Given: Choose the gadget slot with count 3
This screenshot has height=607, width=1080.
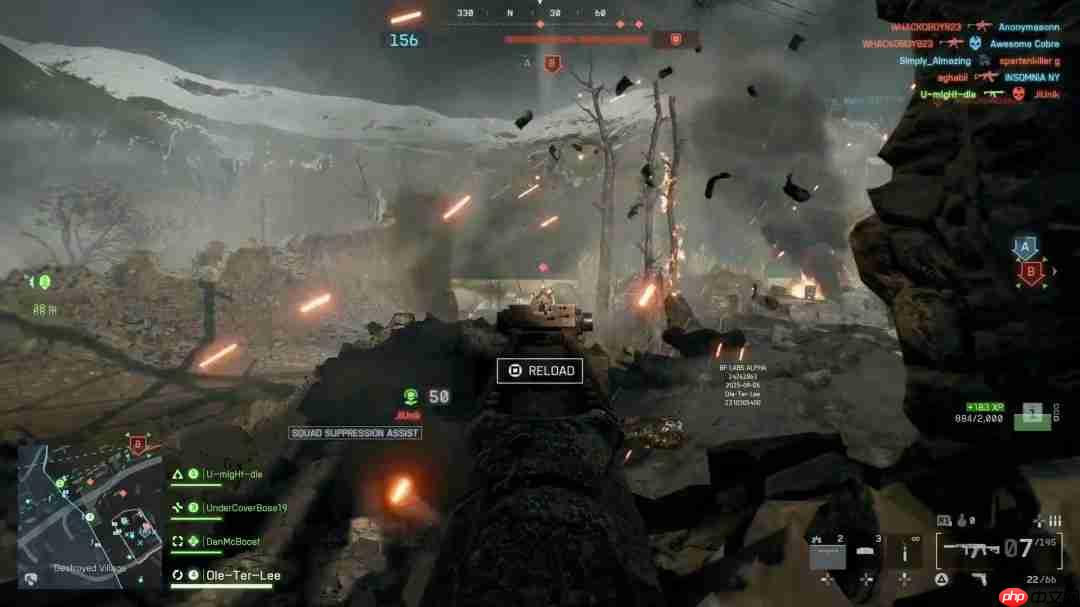Looking at the screenshot, I should pyautogui.click(x=866, y=551).
